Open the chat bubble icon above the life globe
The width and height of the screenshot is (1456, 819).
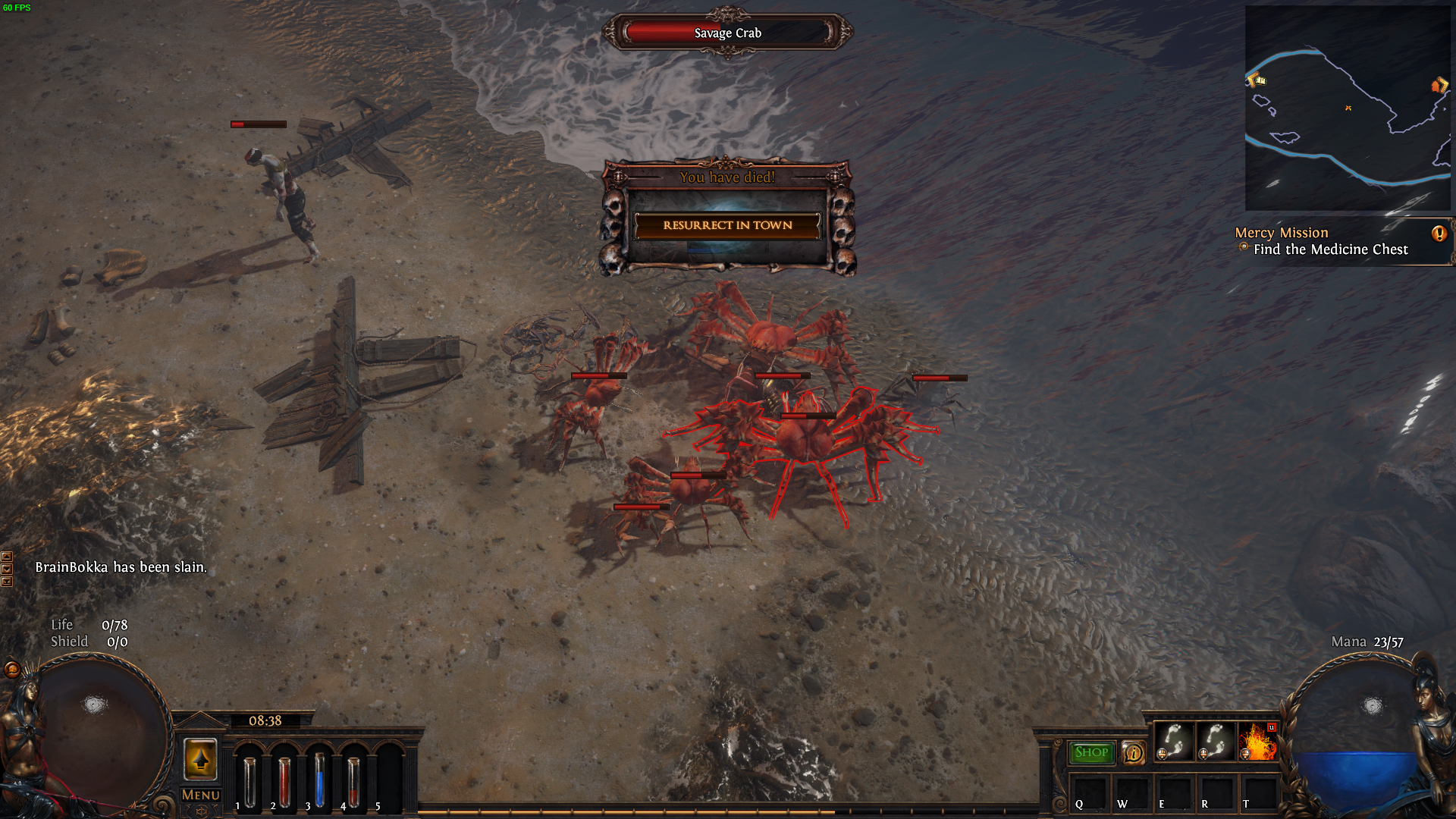pyautogui.click(x=12, y=670)
